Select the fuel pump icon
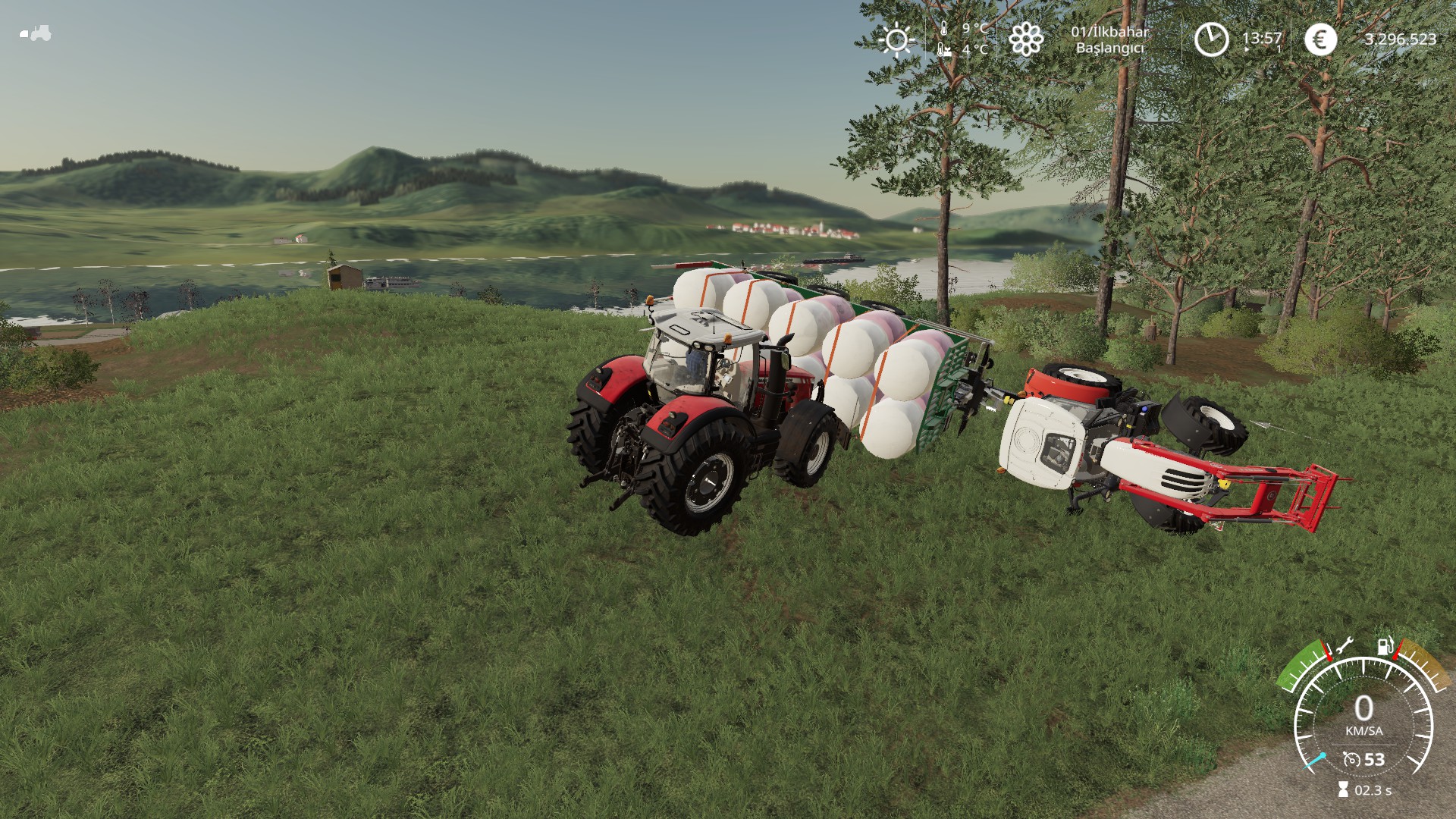The height and width of the screenshot is (819, 1456). click(1385, 646)
